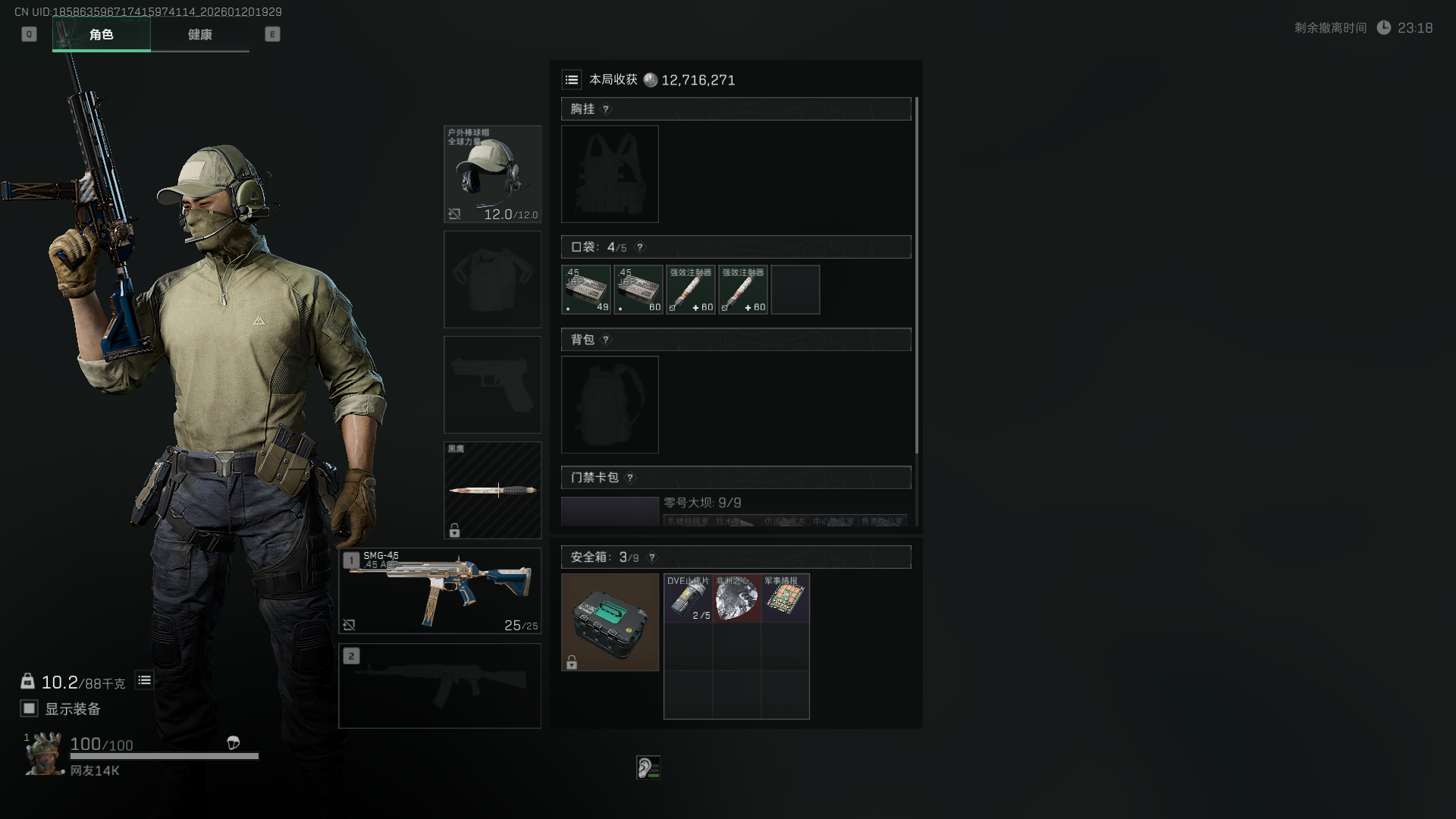Screen dimensions: 1456x819
Task: Click the ear hearing indicator icon
Action: pyautogui.click(x=648, y=767)
